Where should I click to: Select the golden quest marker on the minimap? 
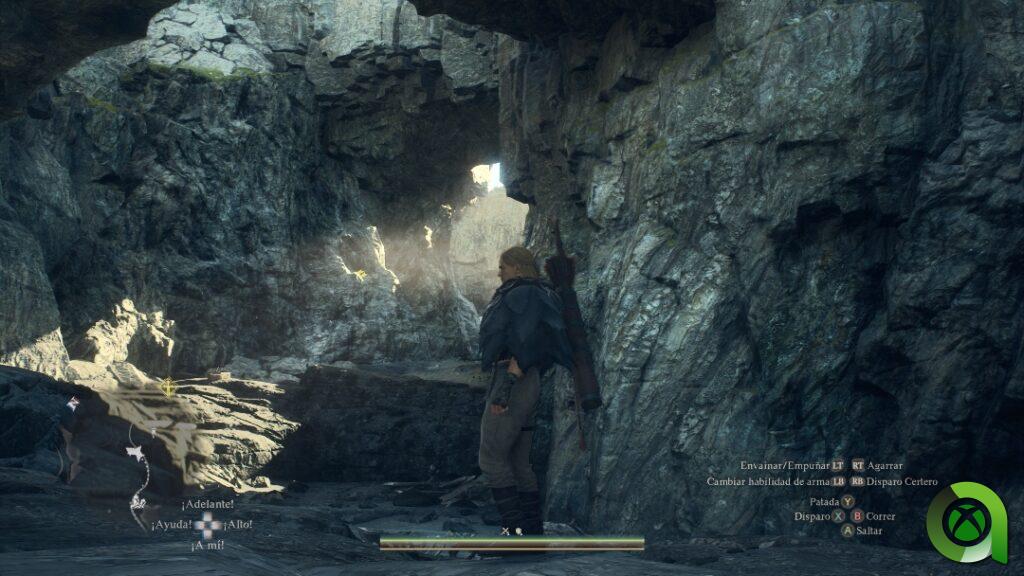[x=168, y=385]
